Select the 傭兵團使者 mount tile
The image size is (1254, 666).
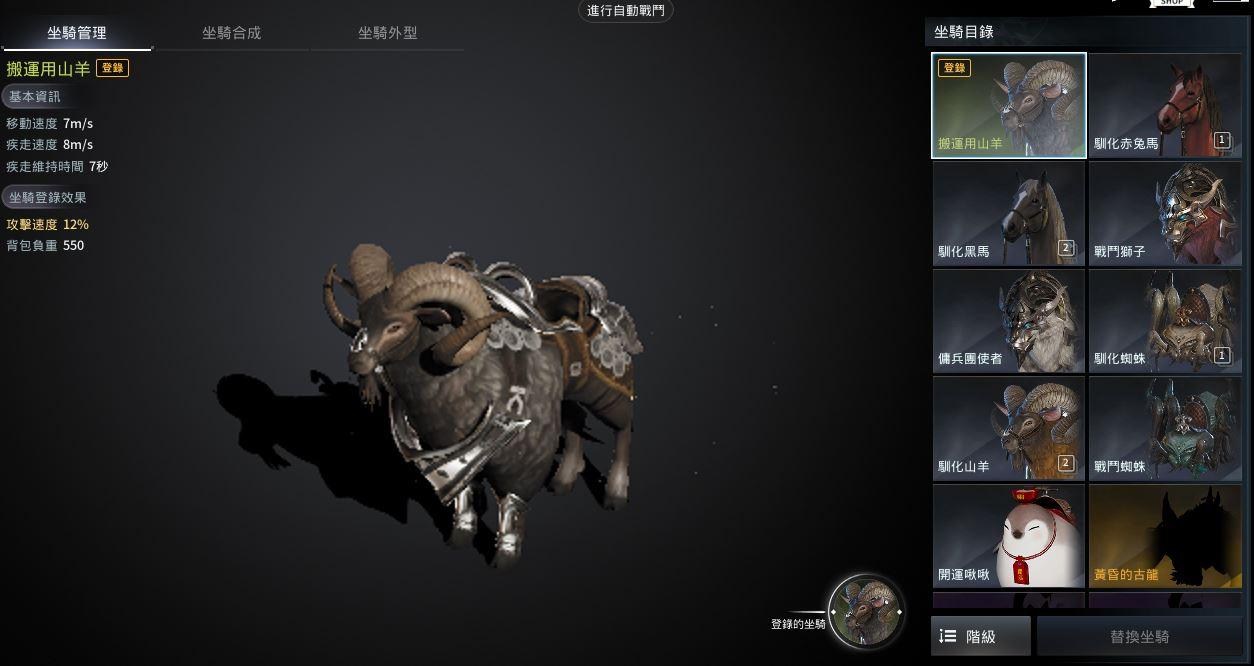pos(1009,321)
